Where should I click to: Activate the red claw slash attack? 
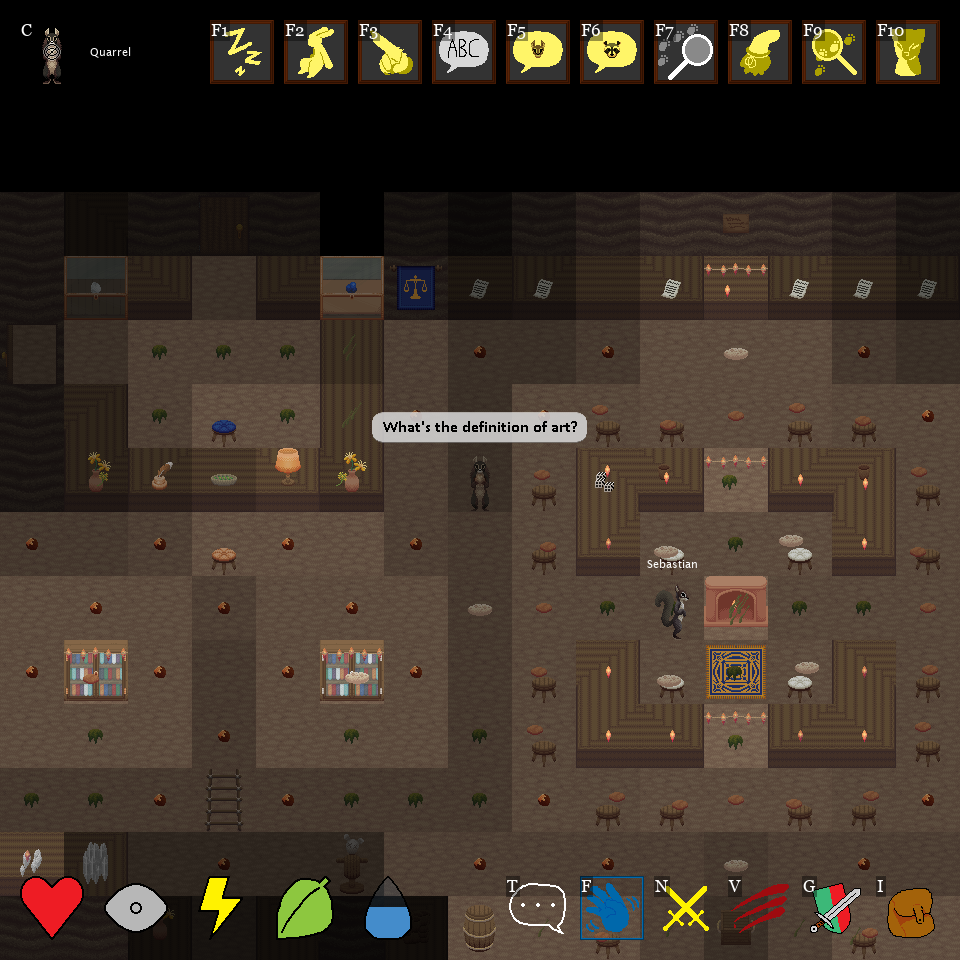[759, 908]
